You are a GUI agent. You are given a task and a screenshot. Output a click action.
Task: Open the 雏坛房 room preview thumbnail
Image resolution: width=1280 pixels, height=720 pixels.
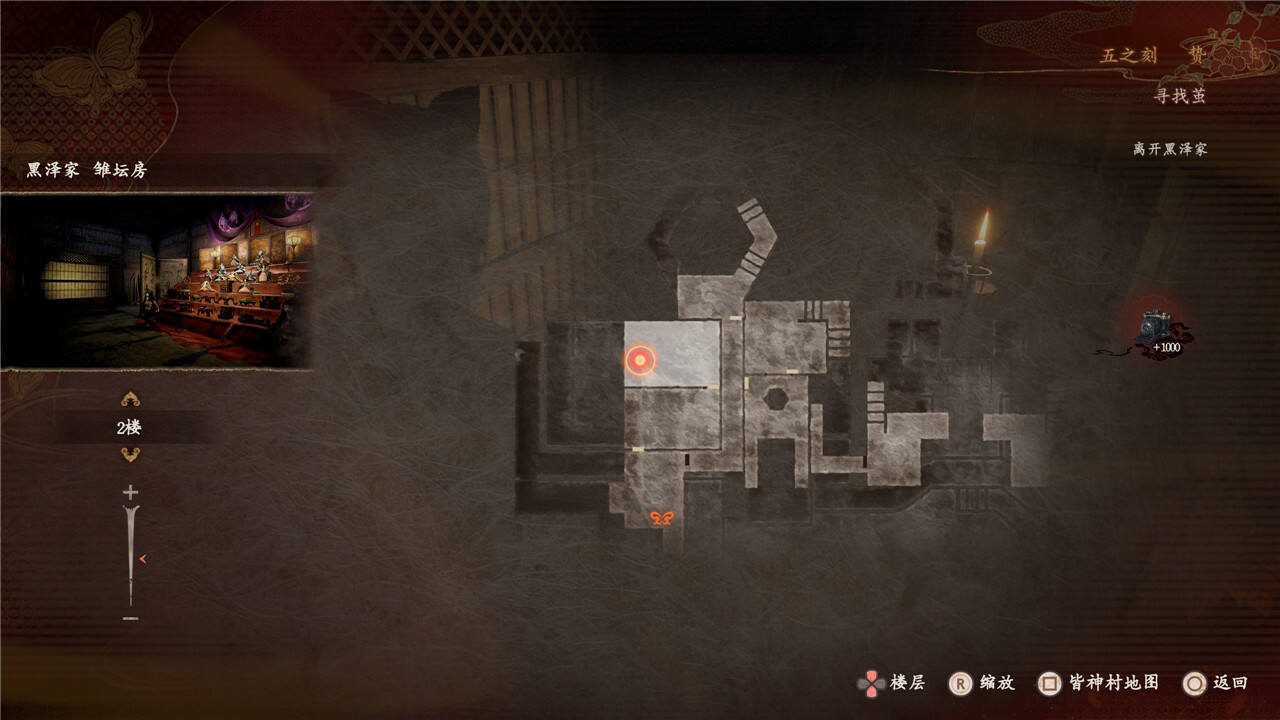(x=157, y=280)
